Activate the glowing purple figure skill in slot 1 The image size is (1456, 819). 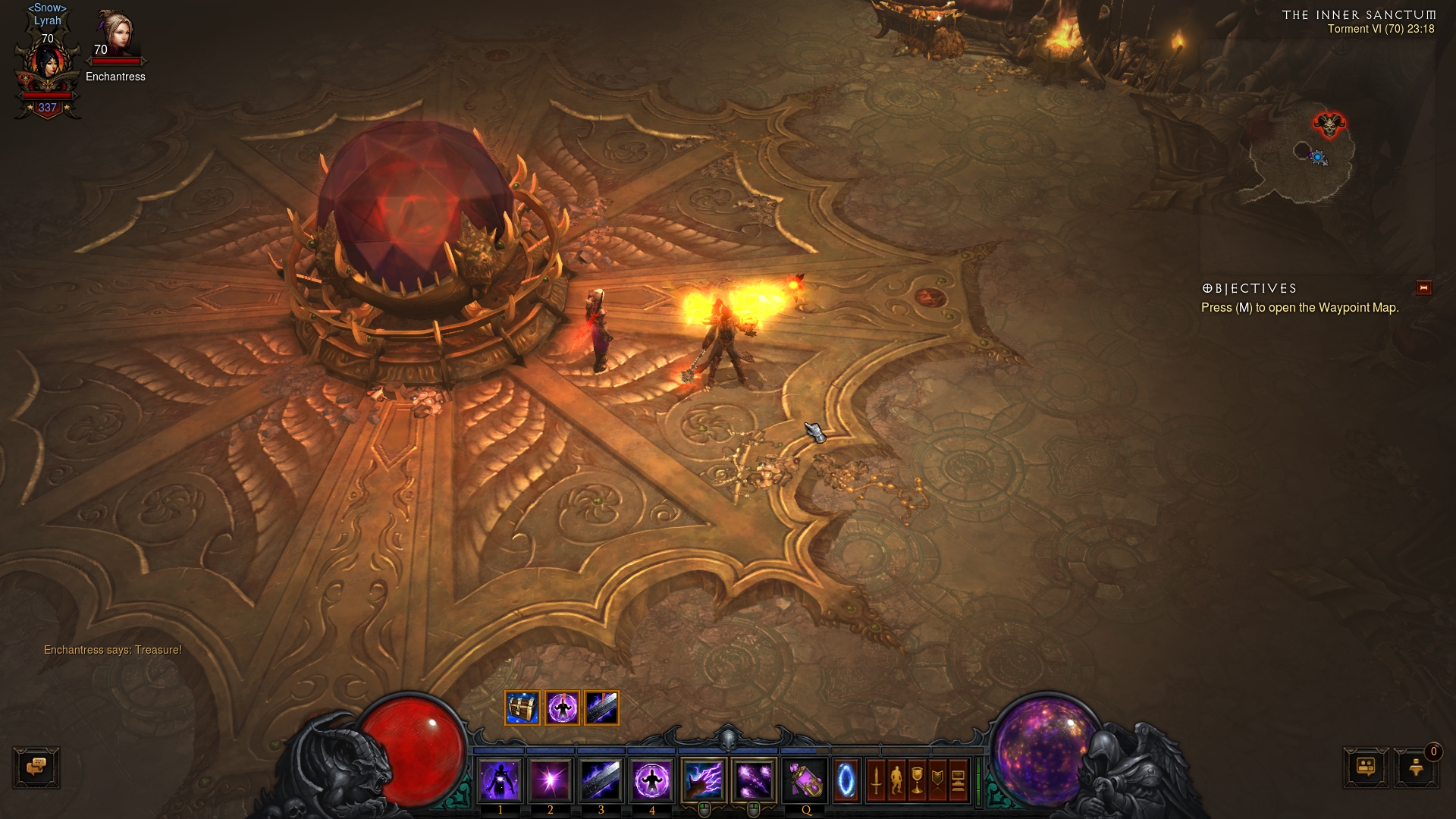tap(500, 780)
